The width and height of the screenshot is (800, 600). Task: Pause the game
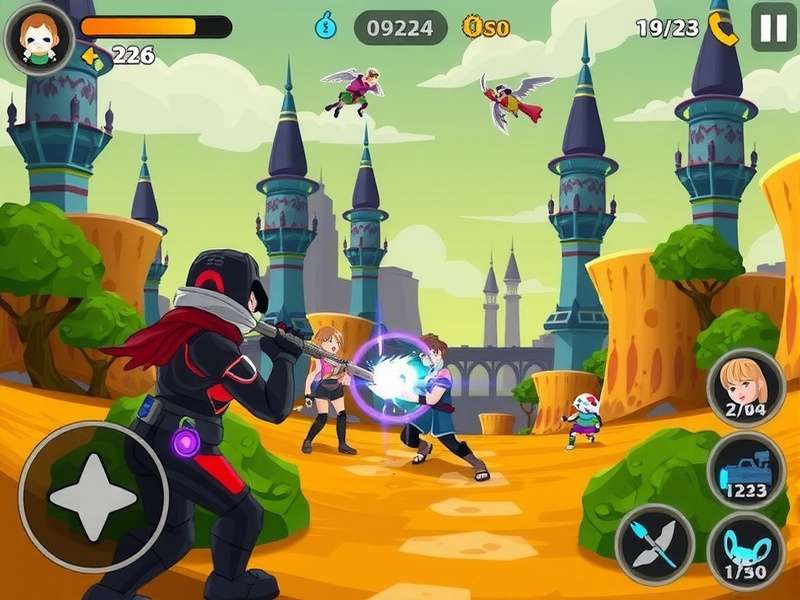click(773, 27)
